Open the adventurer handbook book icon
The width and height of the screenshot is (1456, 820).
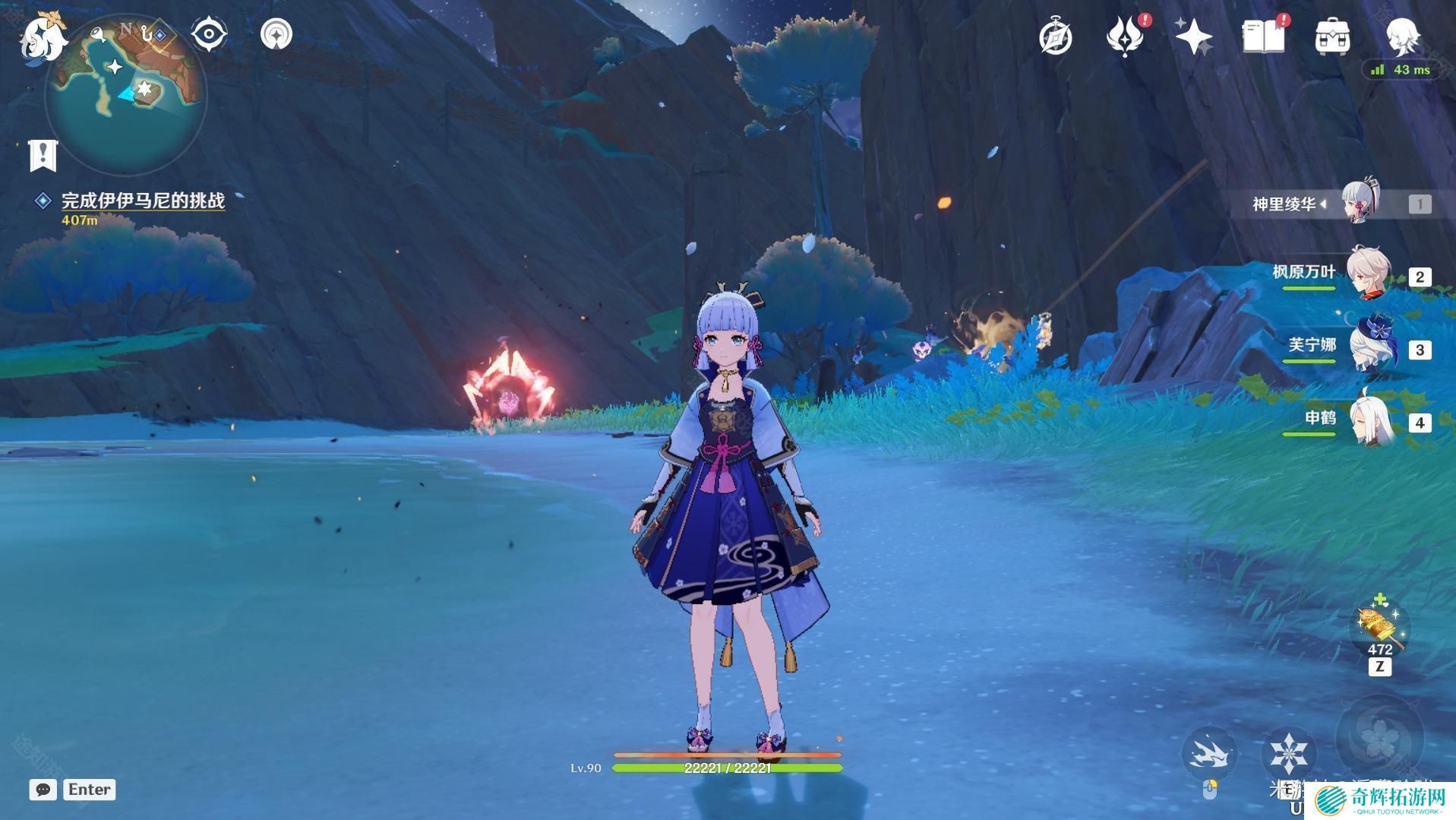(x=1263, y=36)
